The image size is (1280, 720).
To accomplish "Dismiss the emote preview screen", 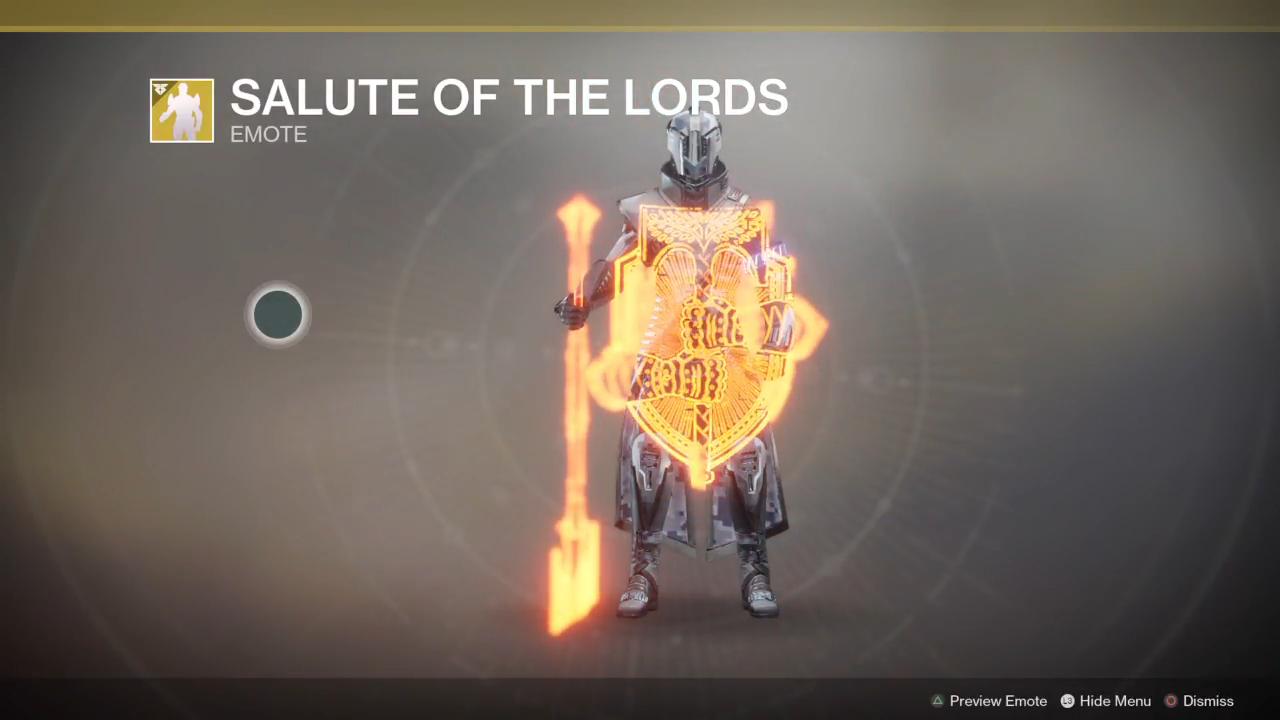I will click(1208, 701).
